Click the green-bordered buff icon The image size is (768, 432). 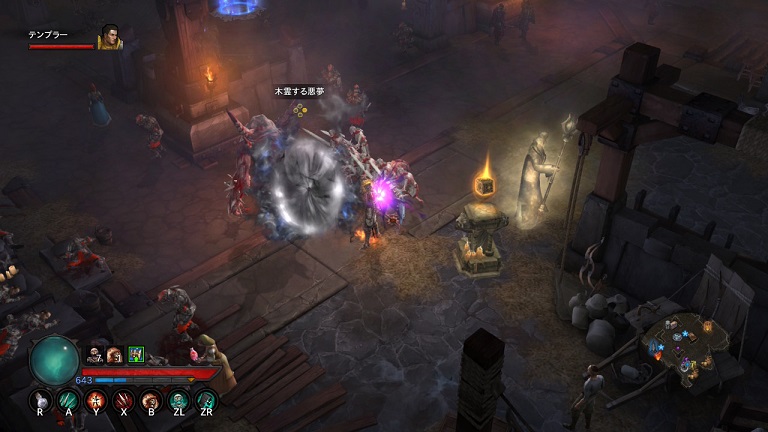(136, 353)
